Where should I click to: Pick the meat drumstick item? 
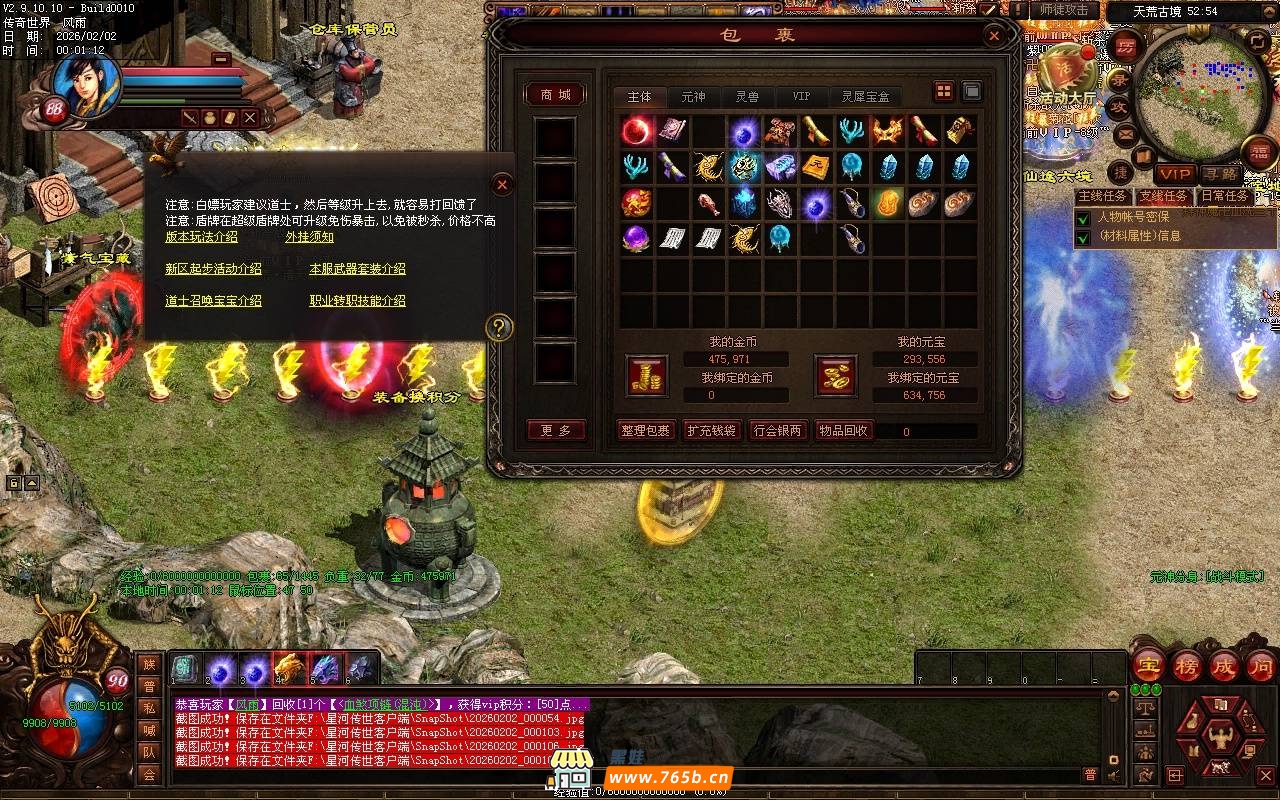coord(709,204)
